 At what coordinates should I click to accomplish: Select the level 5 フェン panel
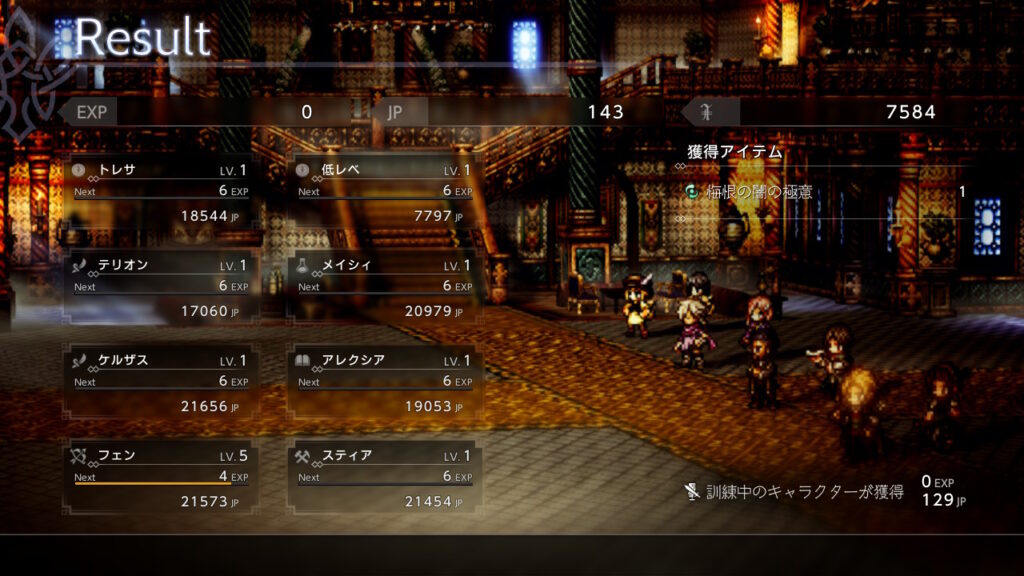point(159,478)
